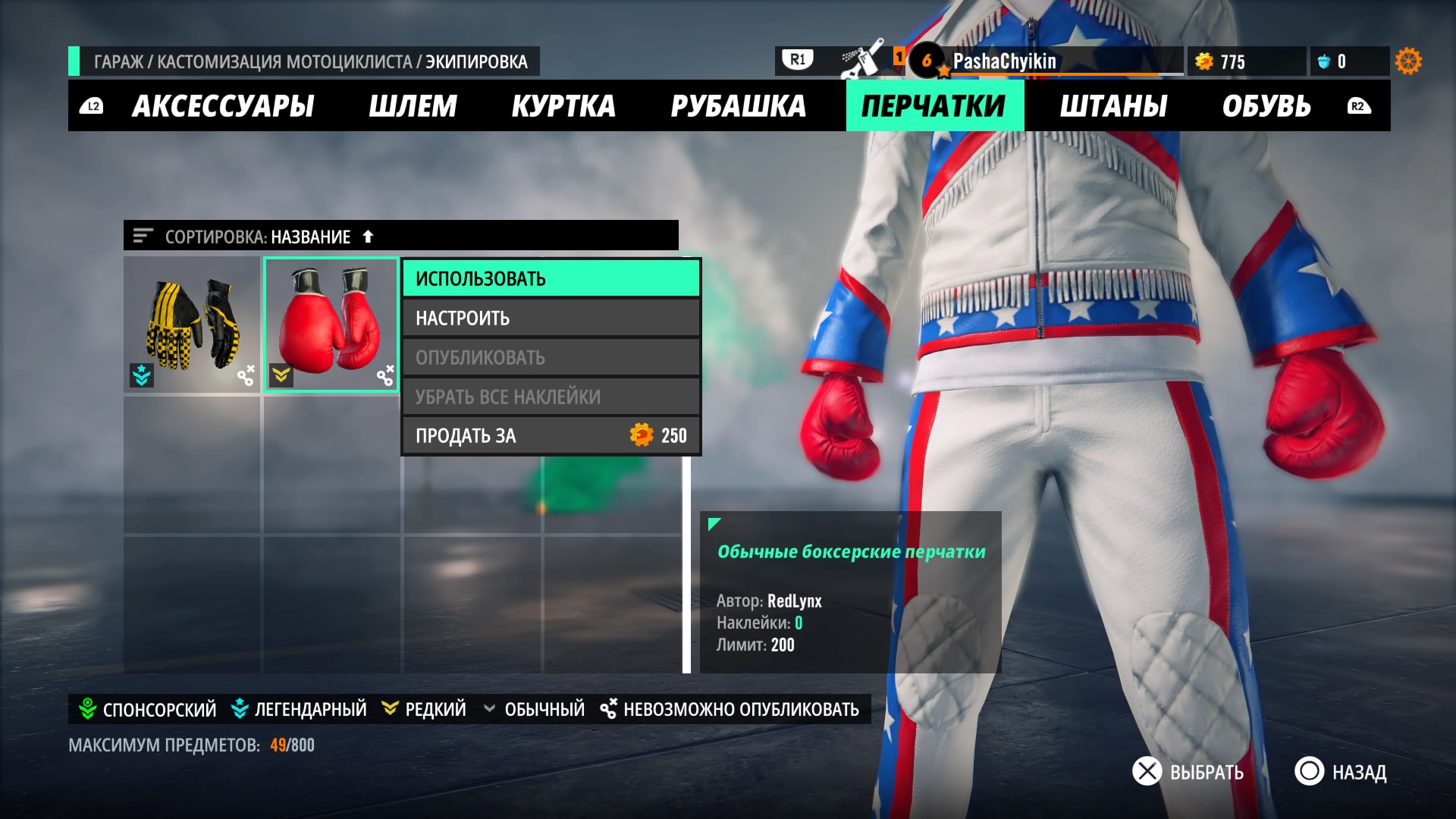Go to the Рубашка tab
The image size is (1456, 819).
(738, 106)
